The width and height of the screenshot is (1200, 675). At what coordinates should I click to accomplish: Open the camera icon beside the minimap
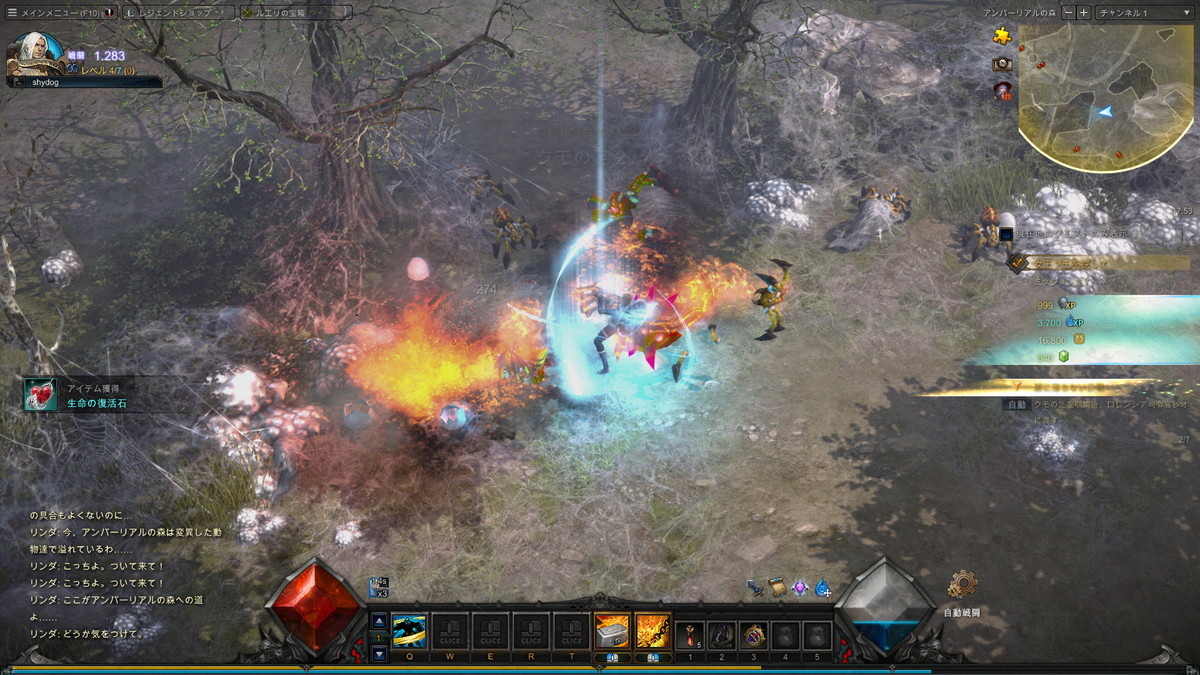tap(1002, 64)
